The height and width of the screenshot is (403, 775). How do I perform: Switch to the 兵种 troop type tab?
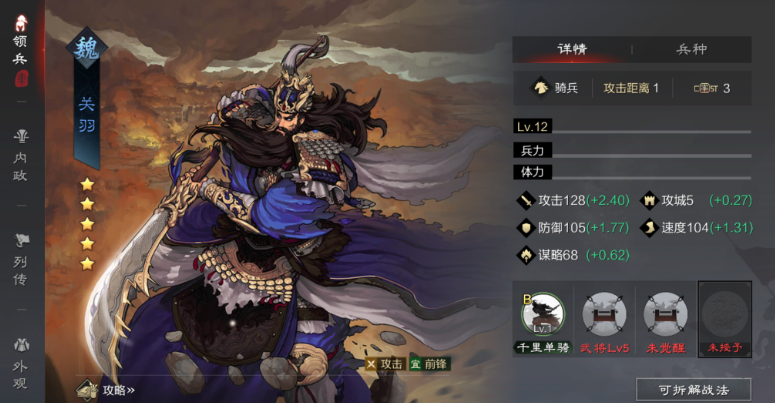[x=691, y=49]
